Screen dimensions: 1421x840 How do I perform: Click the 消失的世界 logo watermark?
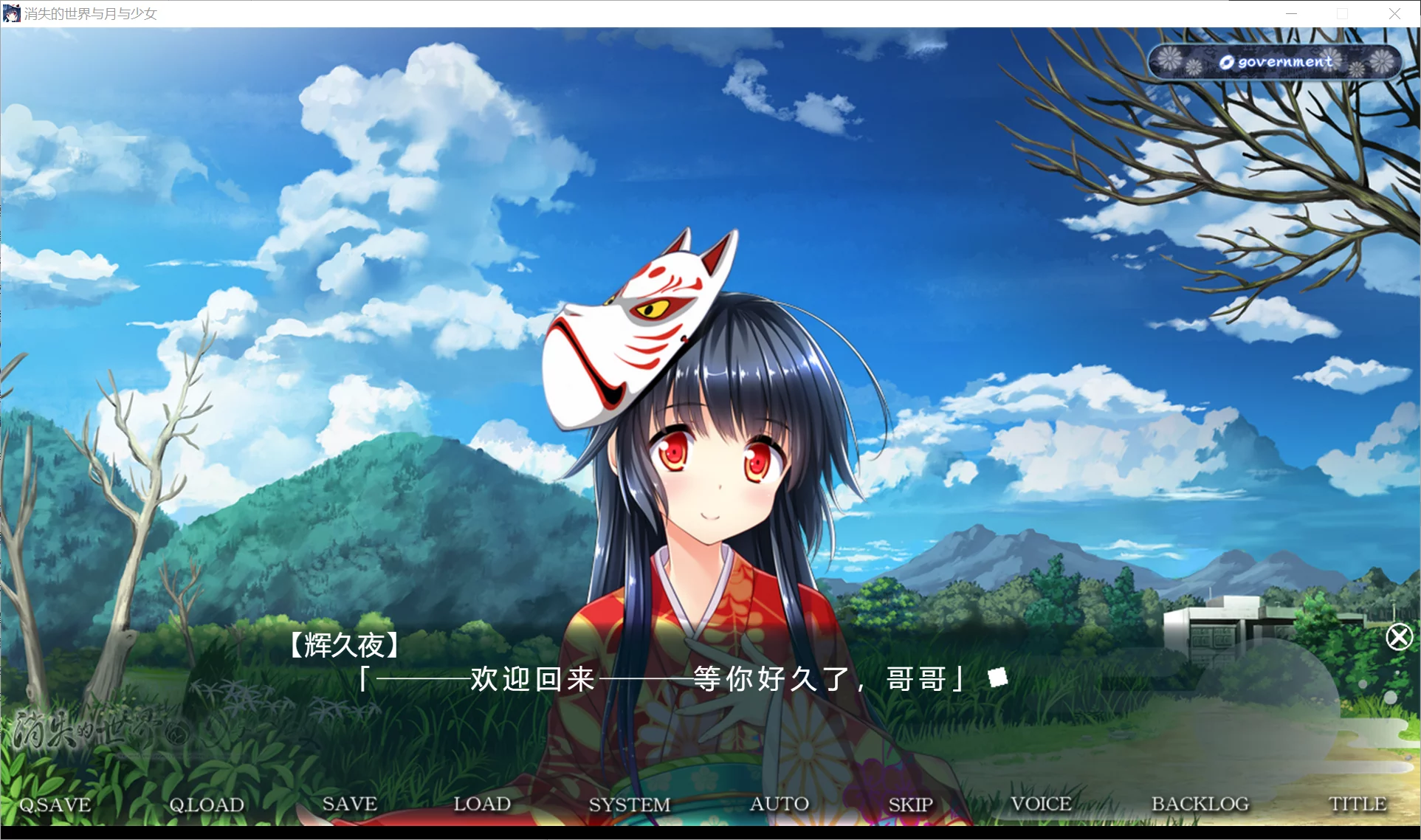coord(89,727)
